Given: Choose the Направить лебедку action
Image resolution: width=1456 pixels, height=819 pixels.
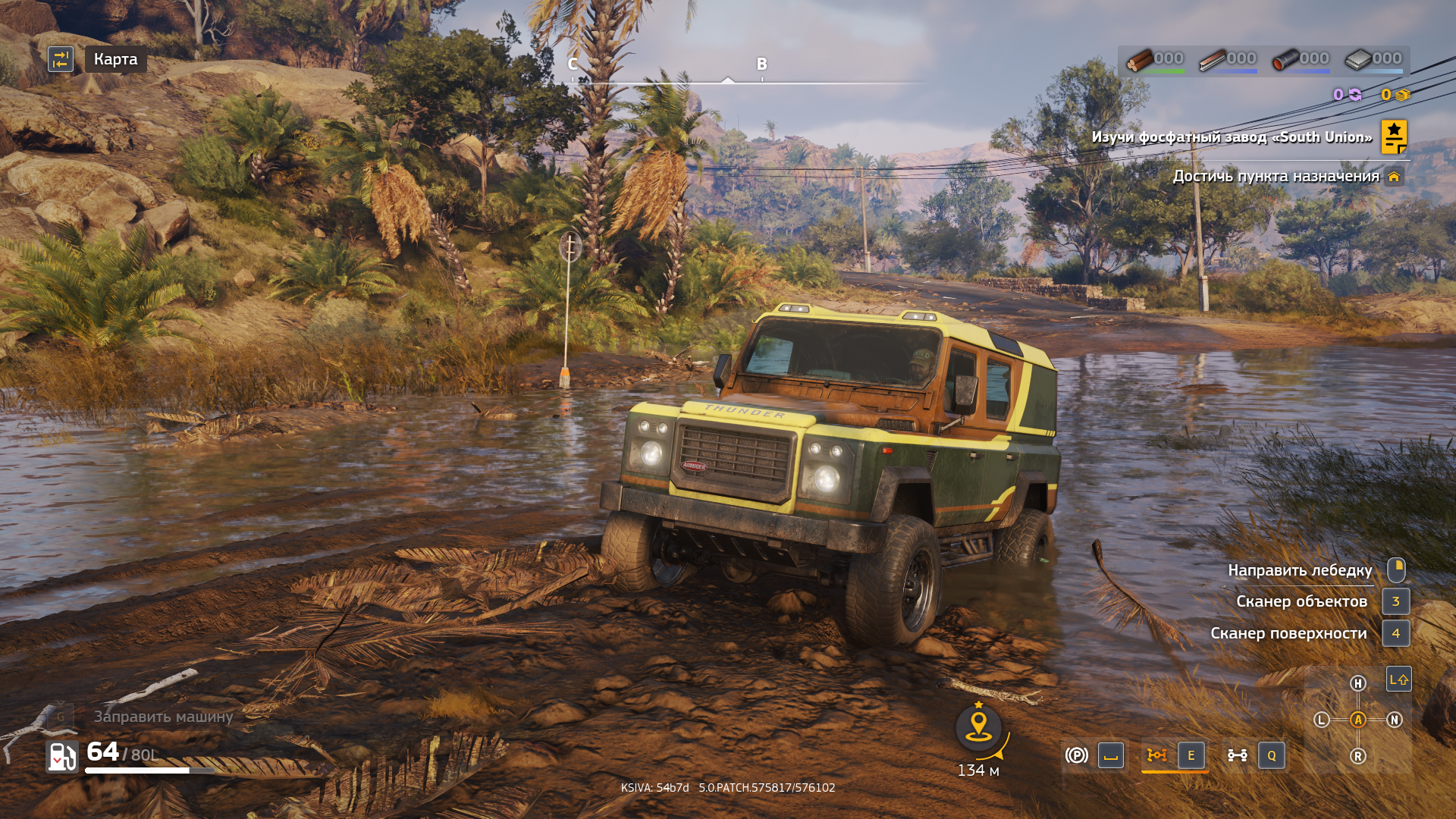Looking at the screenshot, I should 1300,570.
